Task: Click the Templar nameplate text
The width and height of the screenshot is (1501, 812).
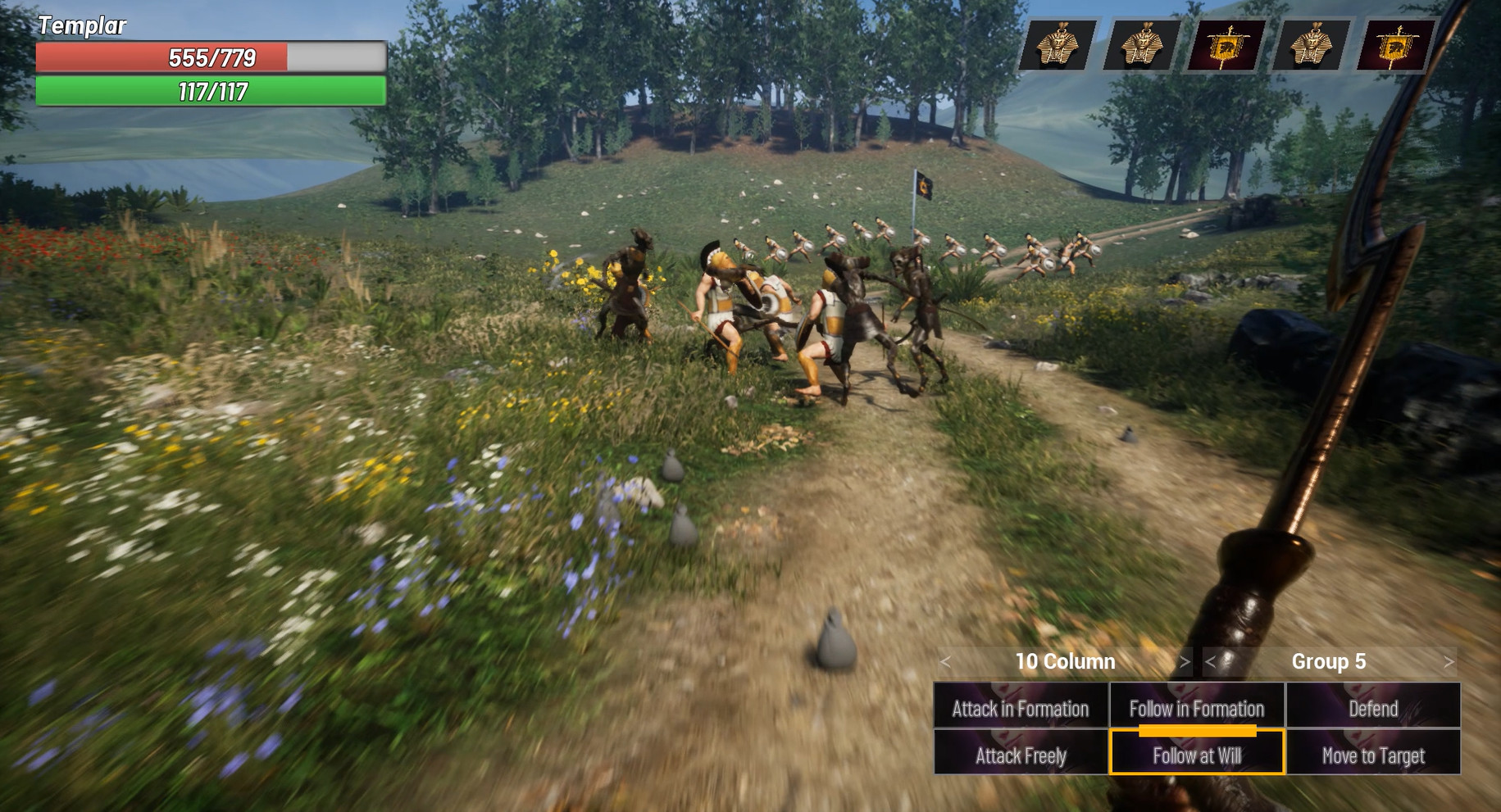Action: pos(82,25)
